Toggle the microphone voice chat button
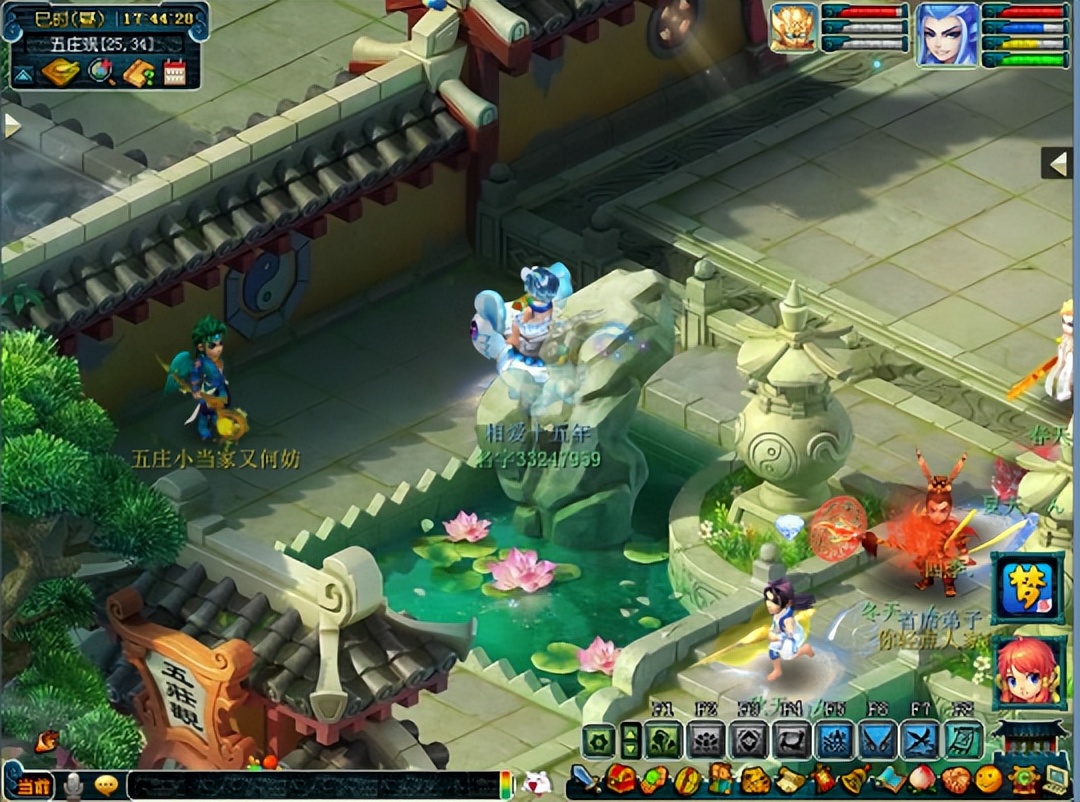 point(73,787)
